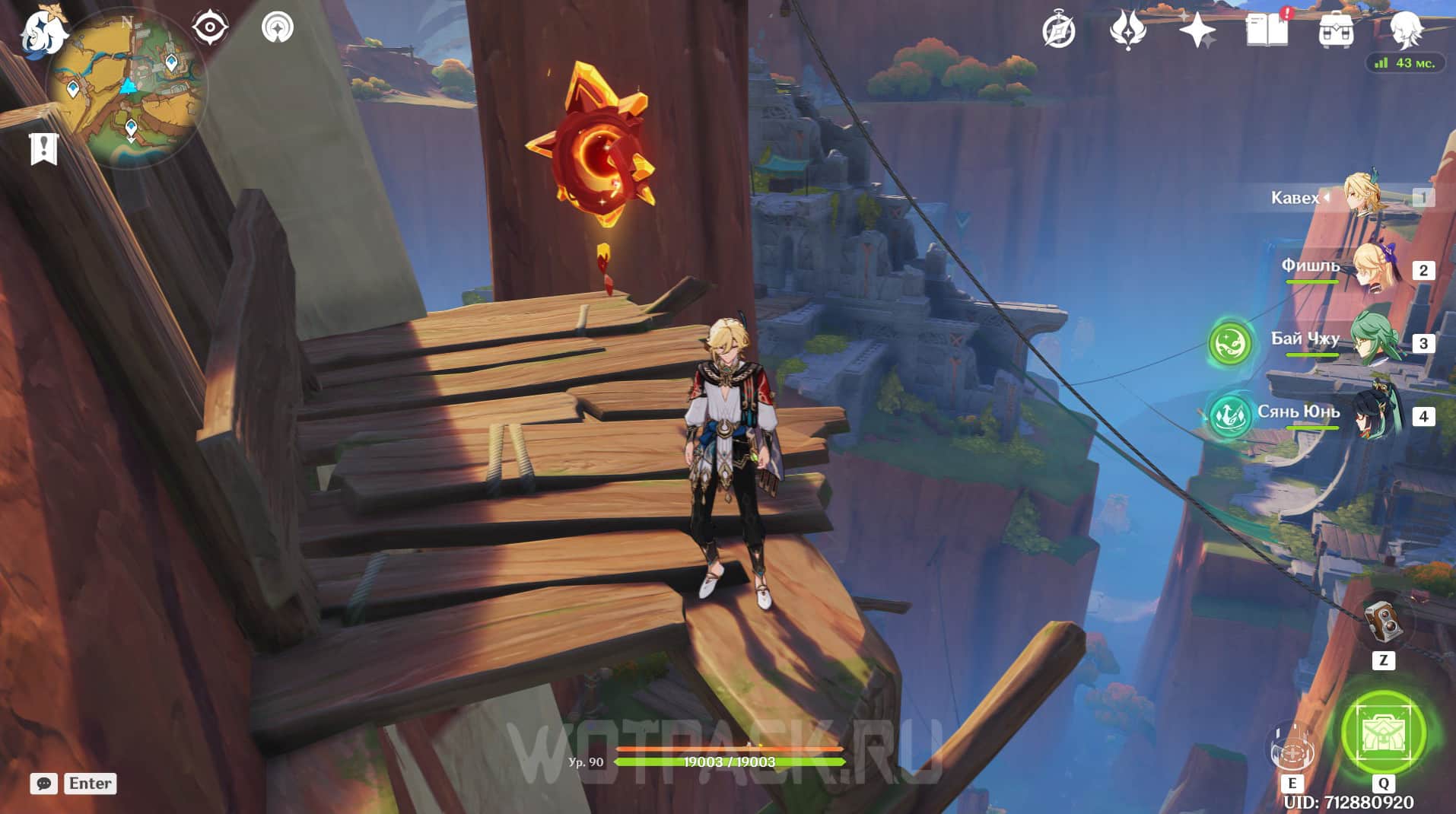
Task: Open the Wish star icon
Action: tap(1197, 32)
